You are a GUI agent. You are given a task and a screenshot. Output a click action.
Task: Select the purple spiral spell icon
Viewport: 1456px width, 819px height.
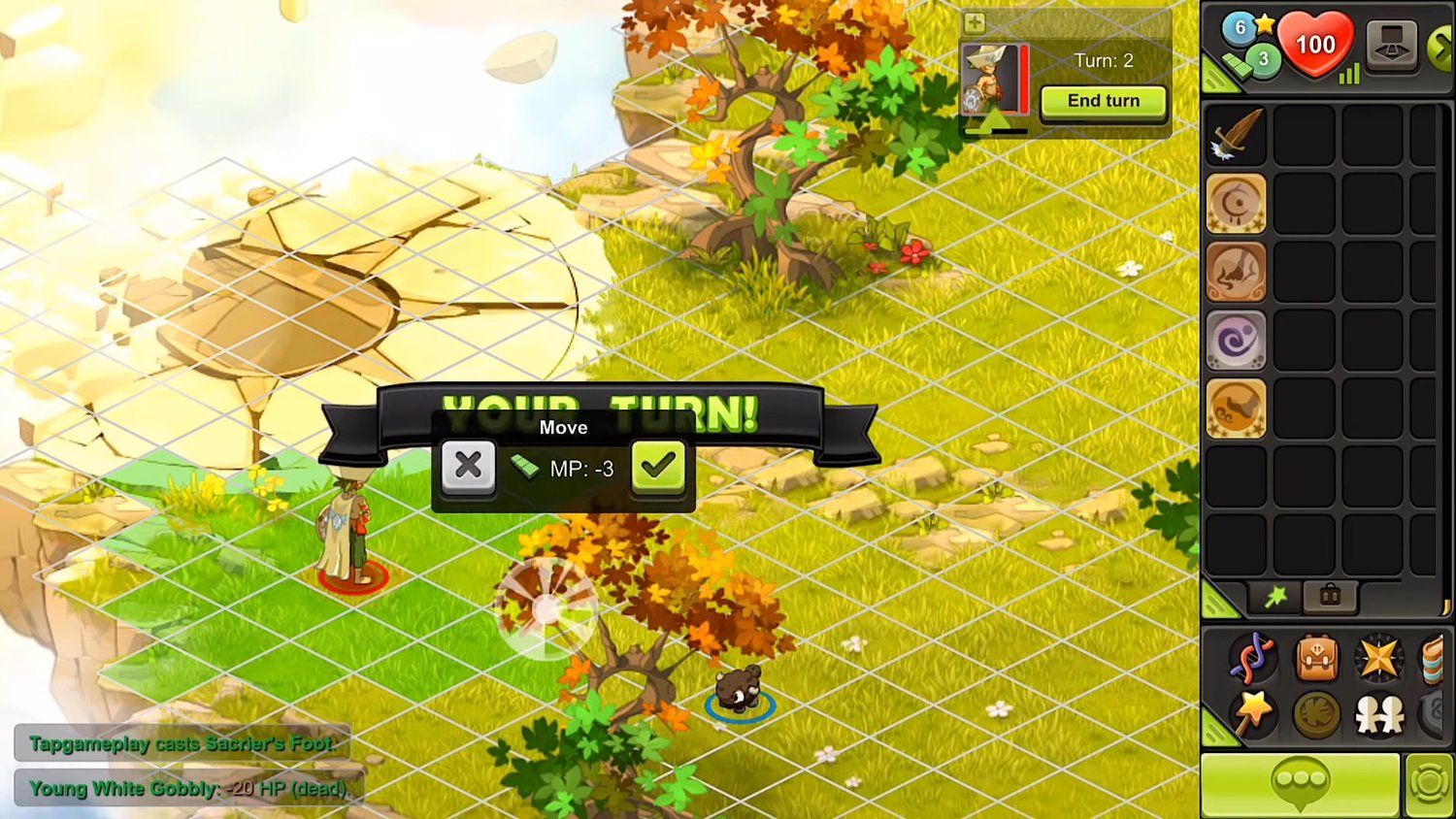click(1236, 343)
